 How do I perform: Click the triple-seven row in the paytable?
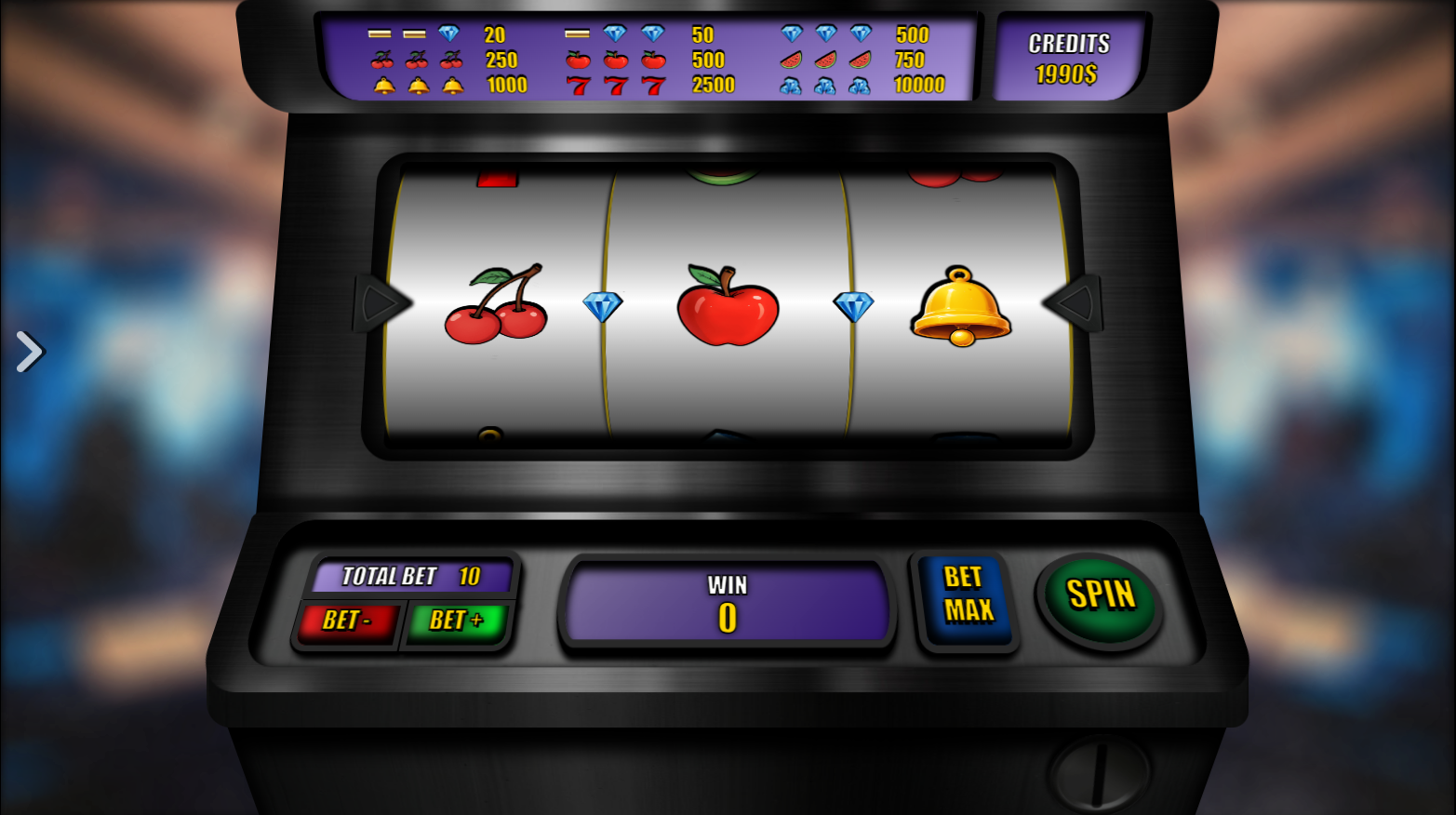[614, 87]
